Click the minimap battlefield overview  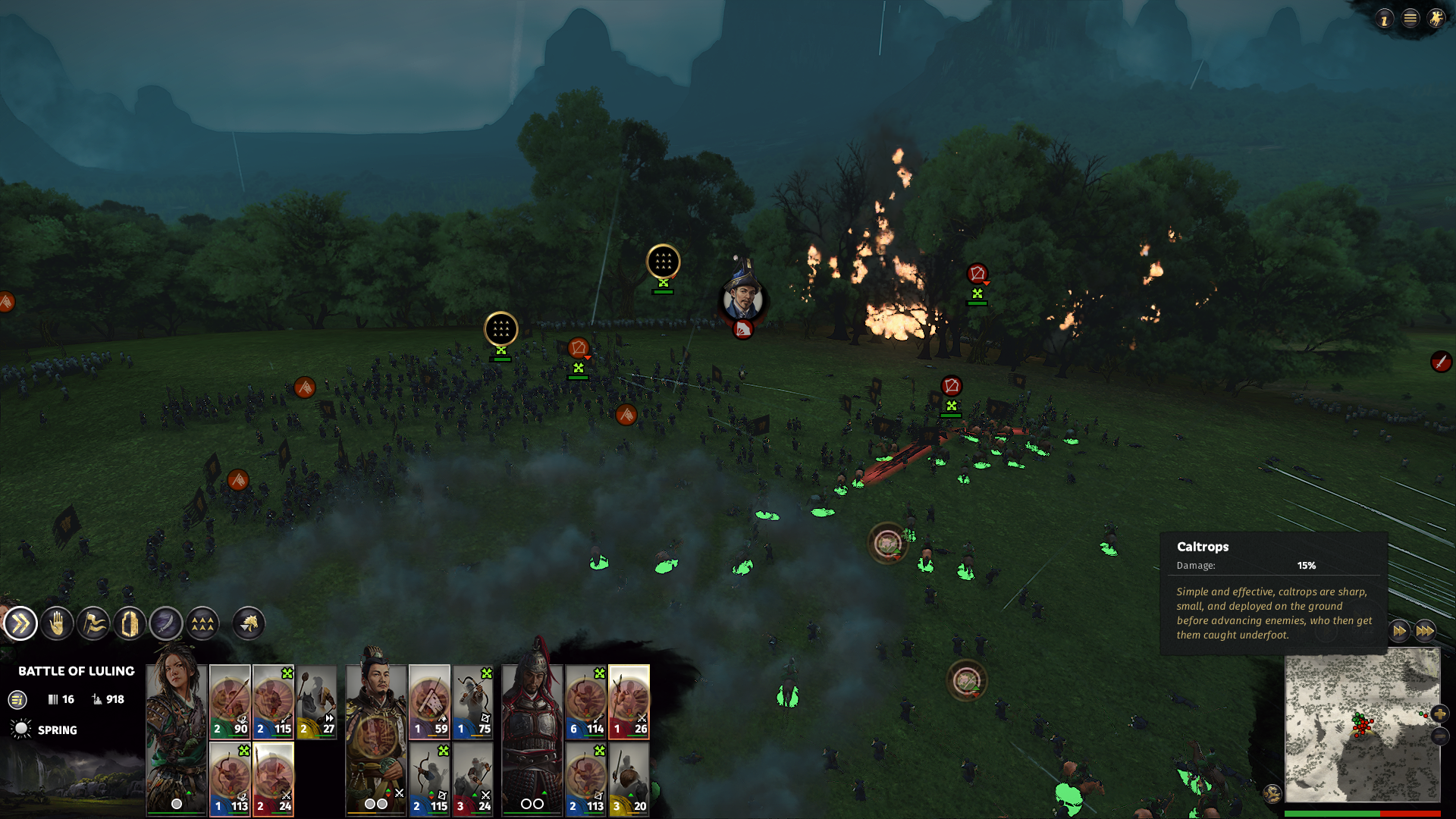coord(1361,726)
